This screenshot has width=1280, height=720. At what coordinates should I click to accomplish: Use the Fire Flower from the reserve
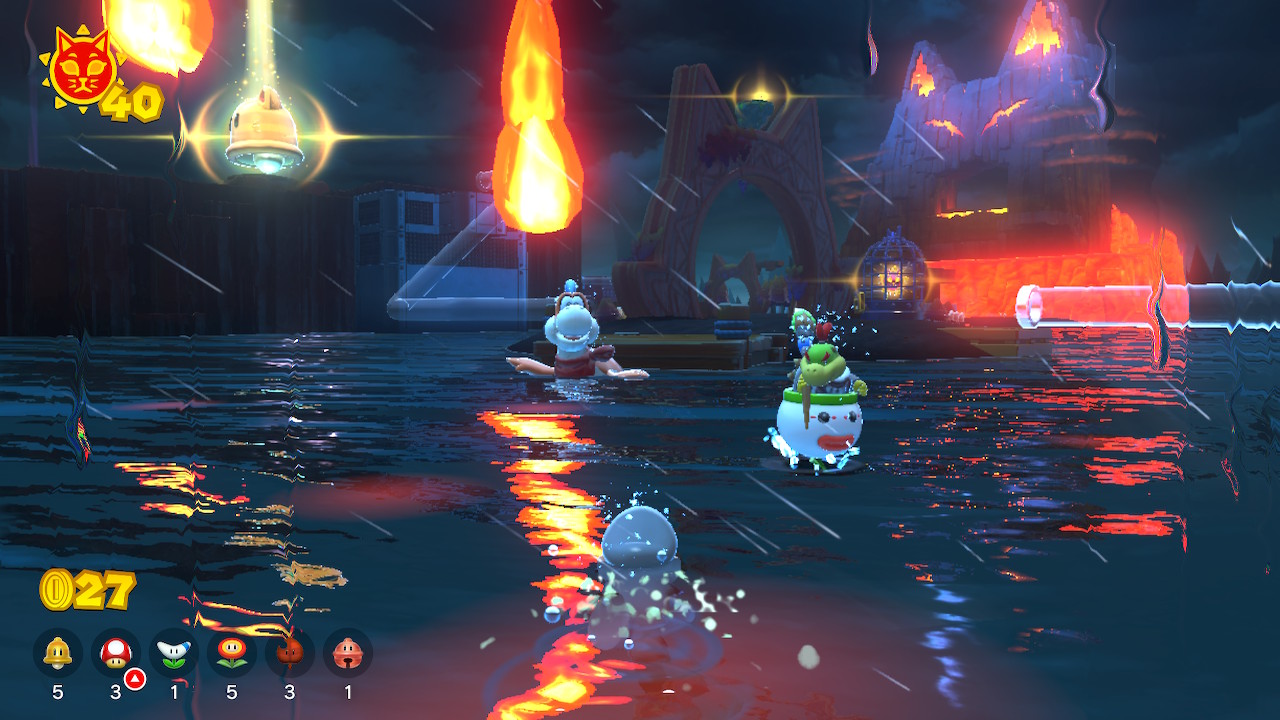(x=231, y=653)
